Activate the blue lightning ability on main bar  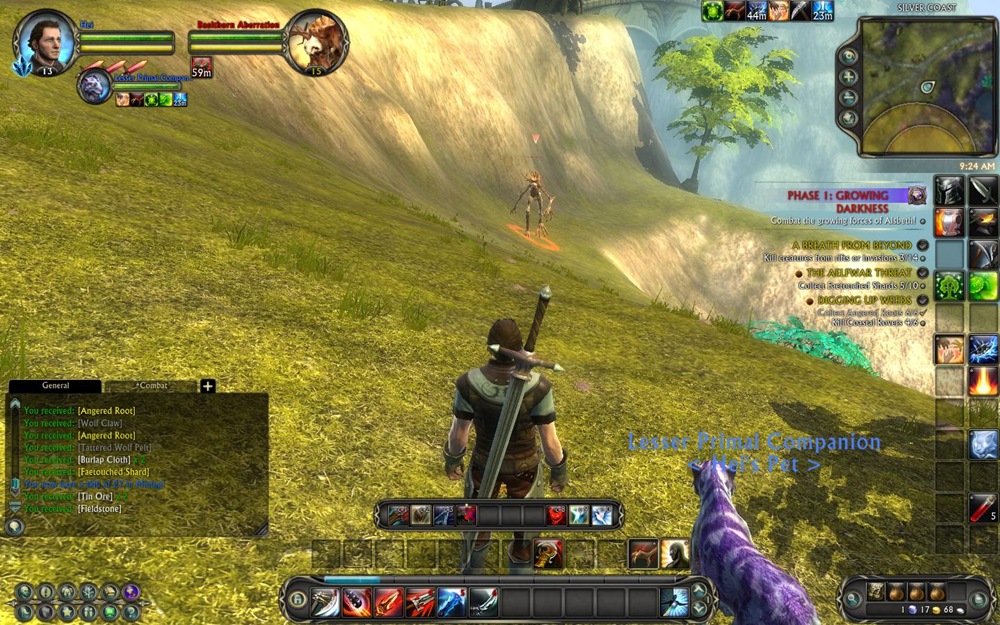451,601
